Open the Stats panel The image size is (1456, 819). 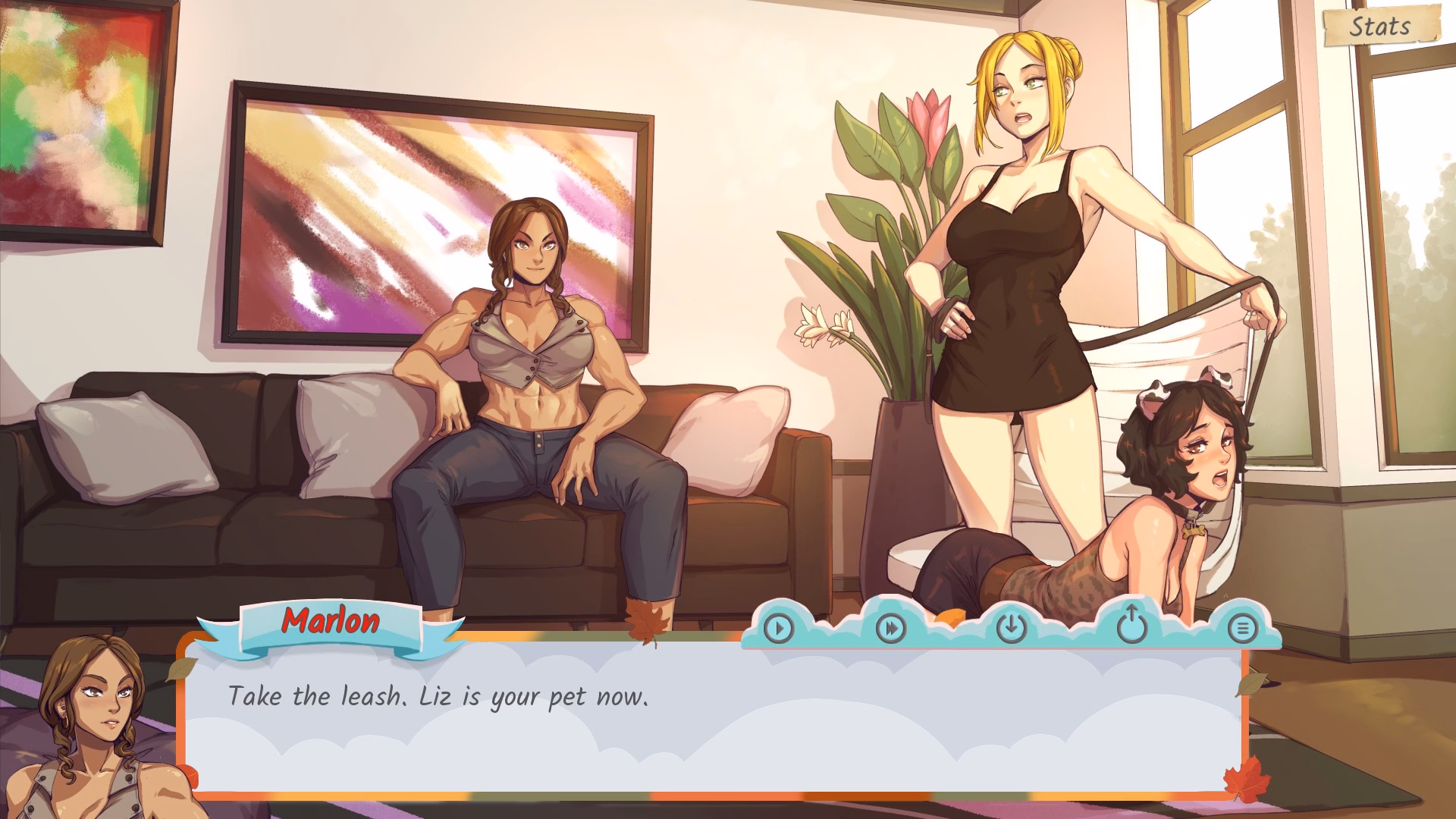tap(1380, 27)
